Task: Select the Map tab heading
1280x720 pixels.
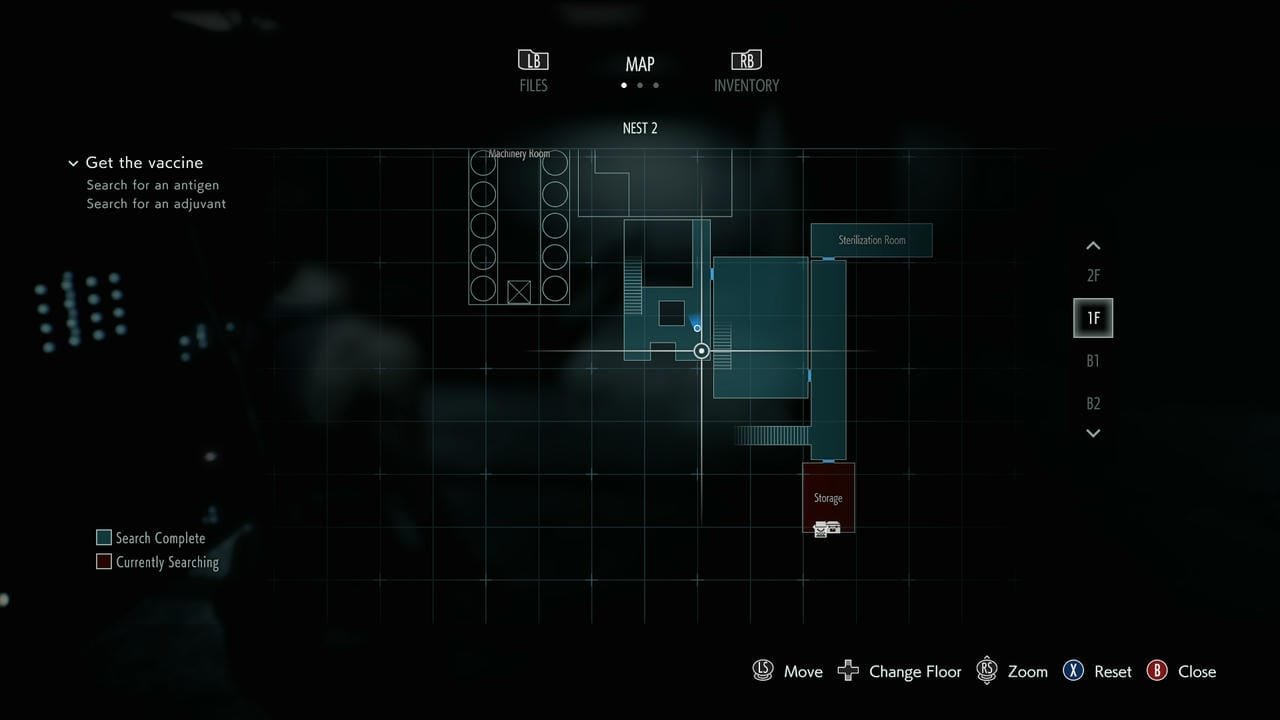Action: 640,64
